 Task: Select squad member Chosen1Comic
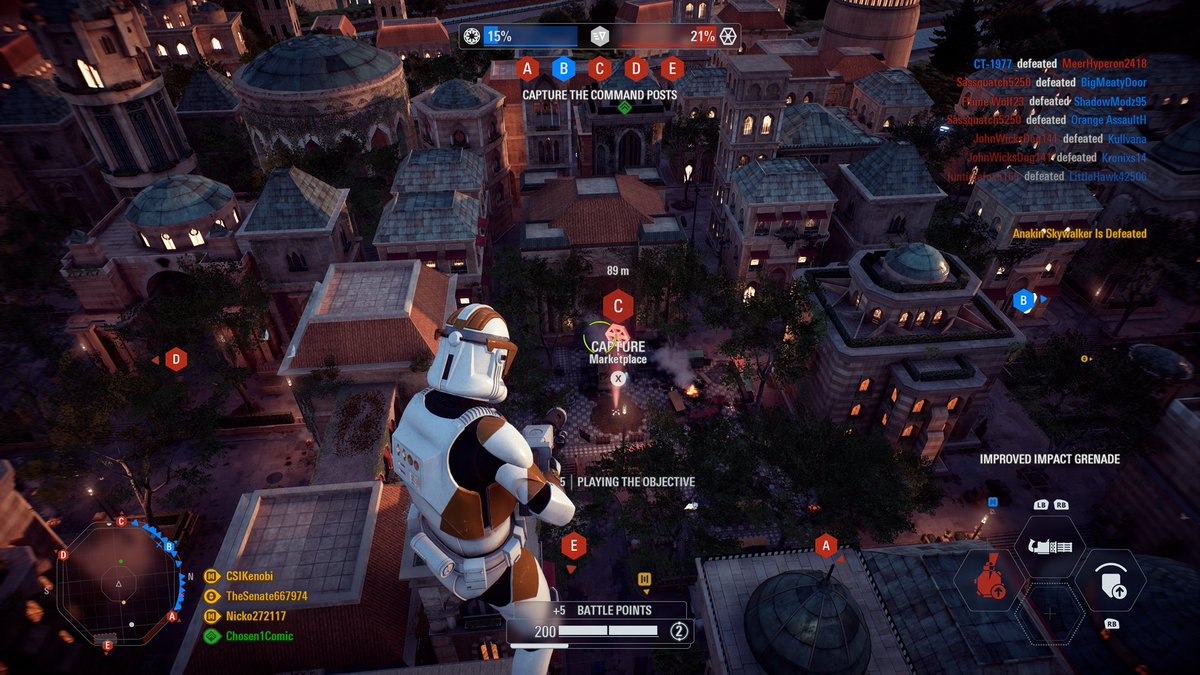click(259, 636)
